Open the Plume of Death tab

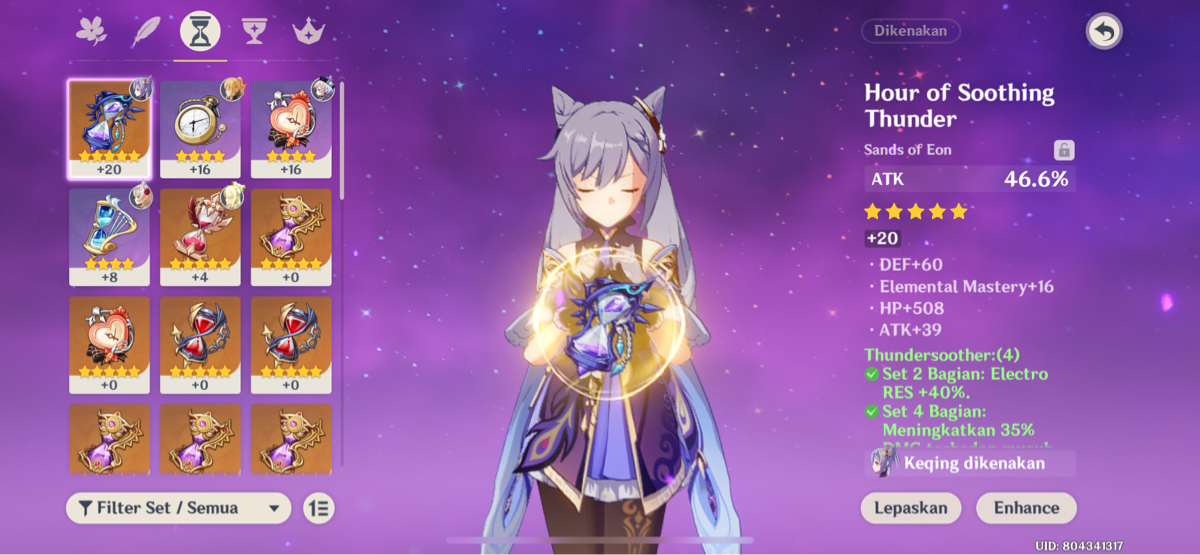point(146,32)
